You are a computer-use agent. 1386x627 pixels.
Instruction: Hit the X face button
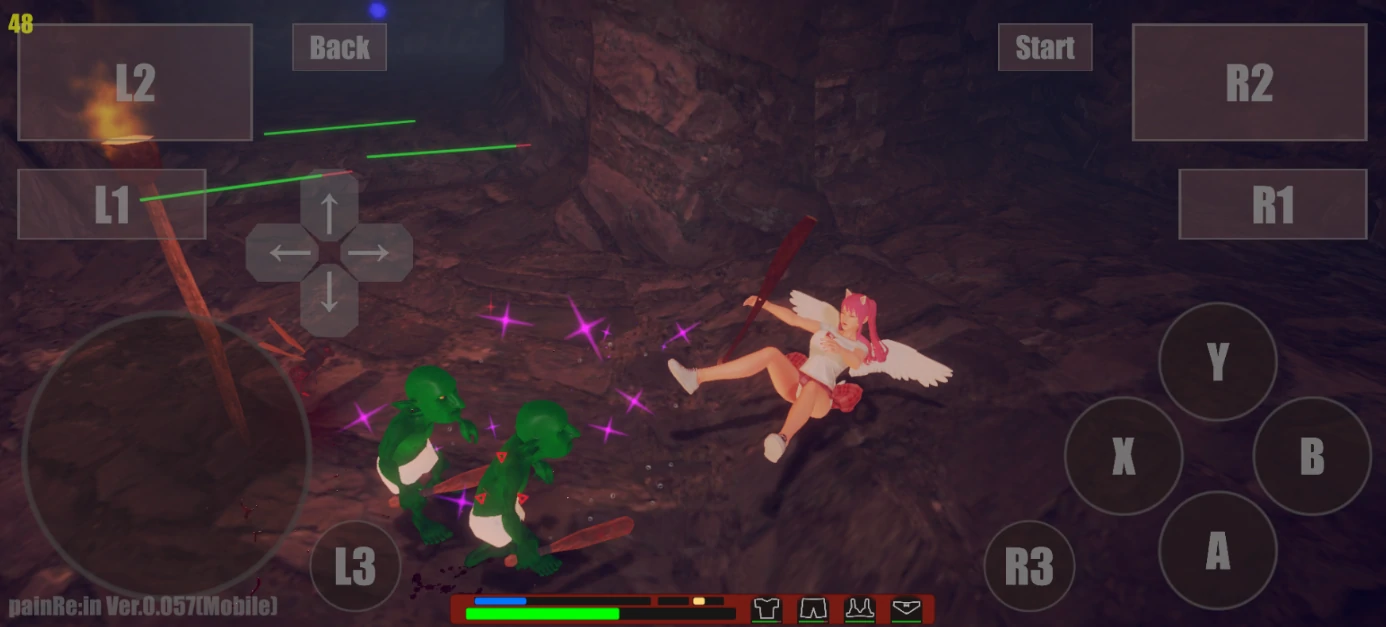click(x=1123, y=456)
